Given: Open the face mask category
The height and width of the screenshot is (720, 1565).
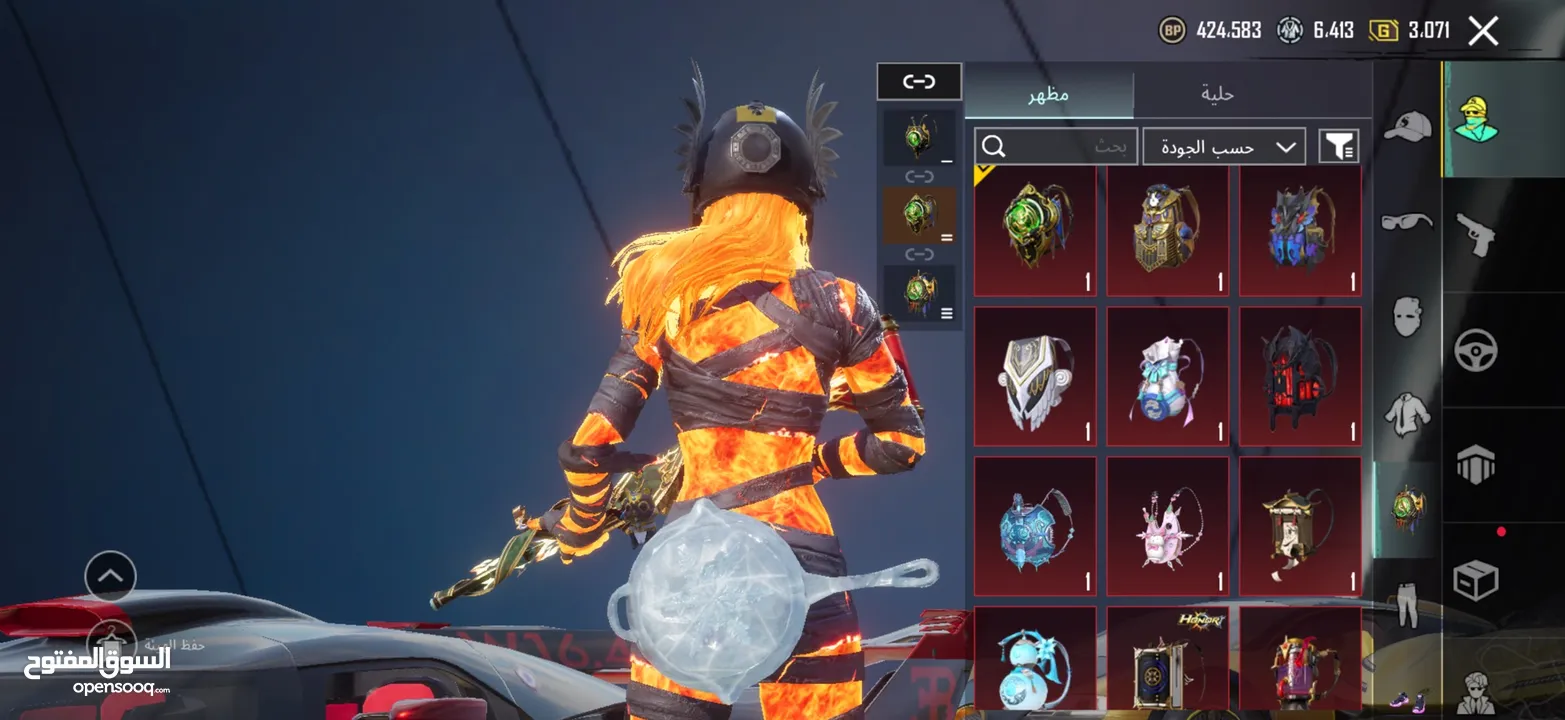Looking at the screenshot, I should pyautogui.click(x=1407, y=317).
